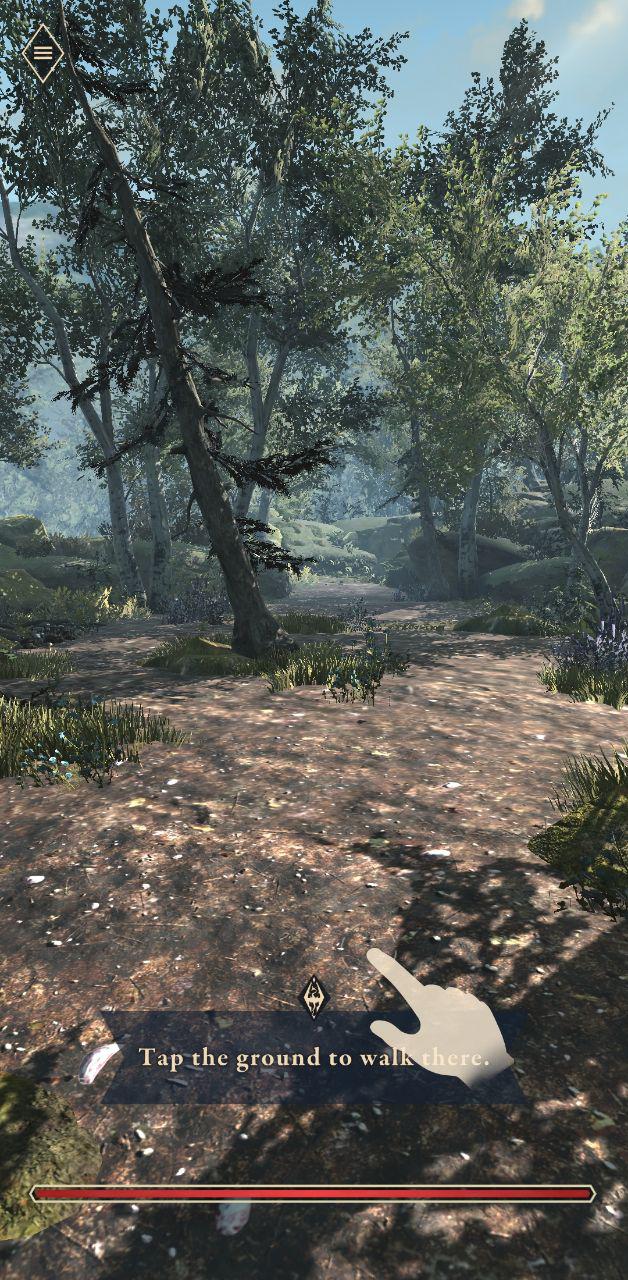The height and width of the screenshot is (1280, 628).
Task: Tap the "Tap the ground to walk there" tutorial banner
Action: (313, 1057)
